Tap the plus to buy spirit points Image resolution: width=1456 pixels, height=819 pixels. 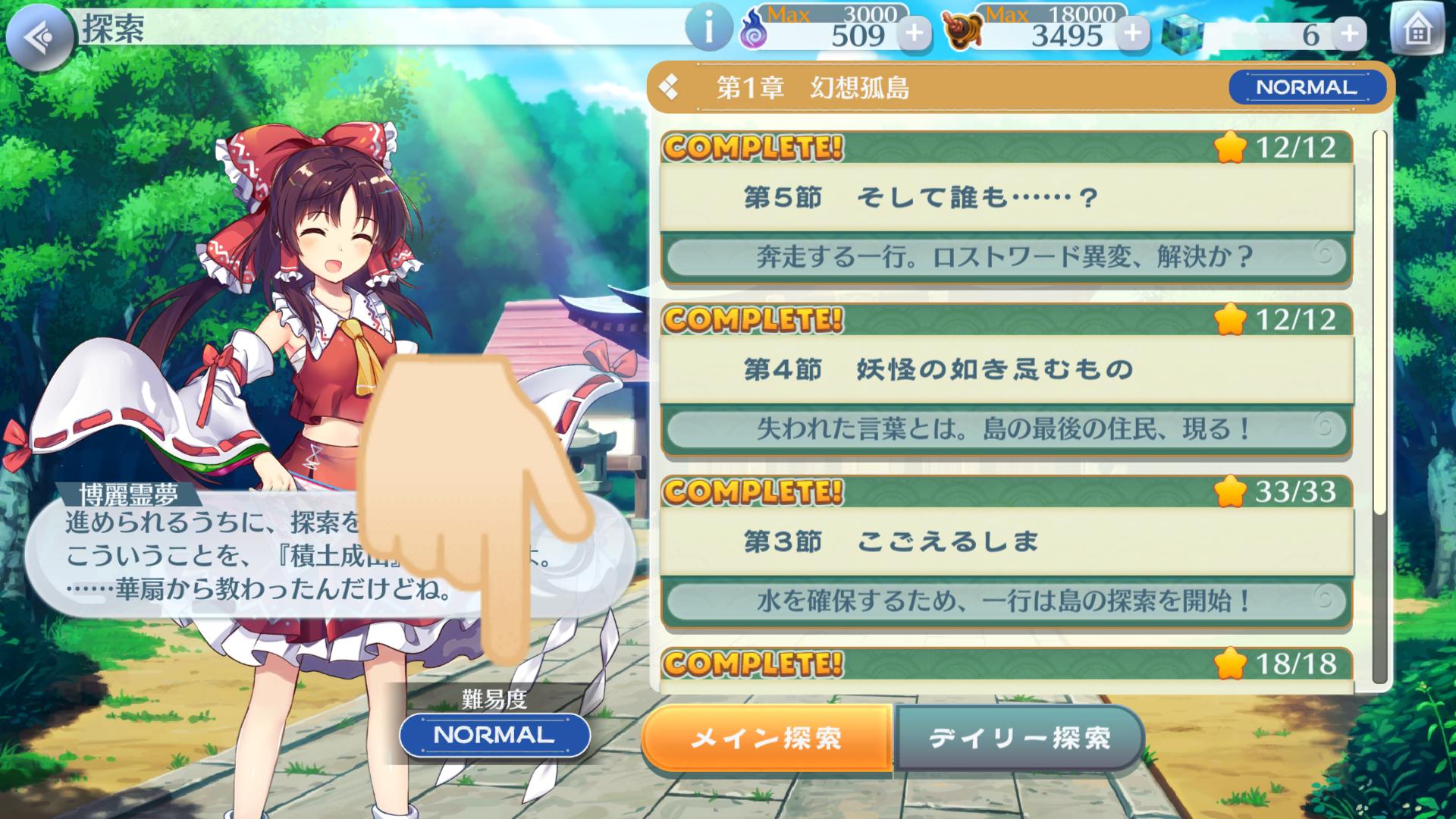pyautogui.click(x=915, y=34)
